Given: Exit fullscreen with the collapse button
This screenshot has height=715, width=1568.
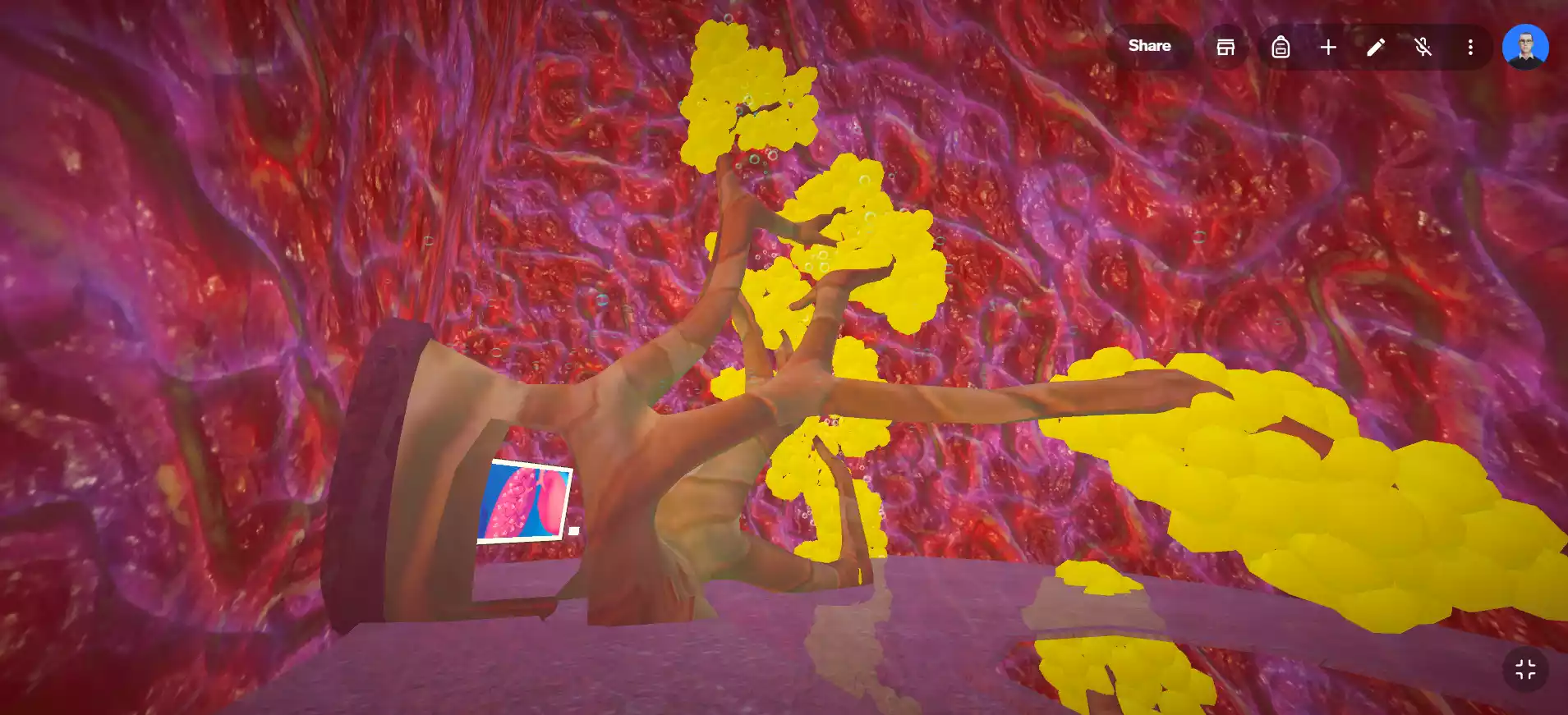Looking at the screenshot, I should point(1525,670).
